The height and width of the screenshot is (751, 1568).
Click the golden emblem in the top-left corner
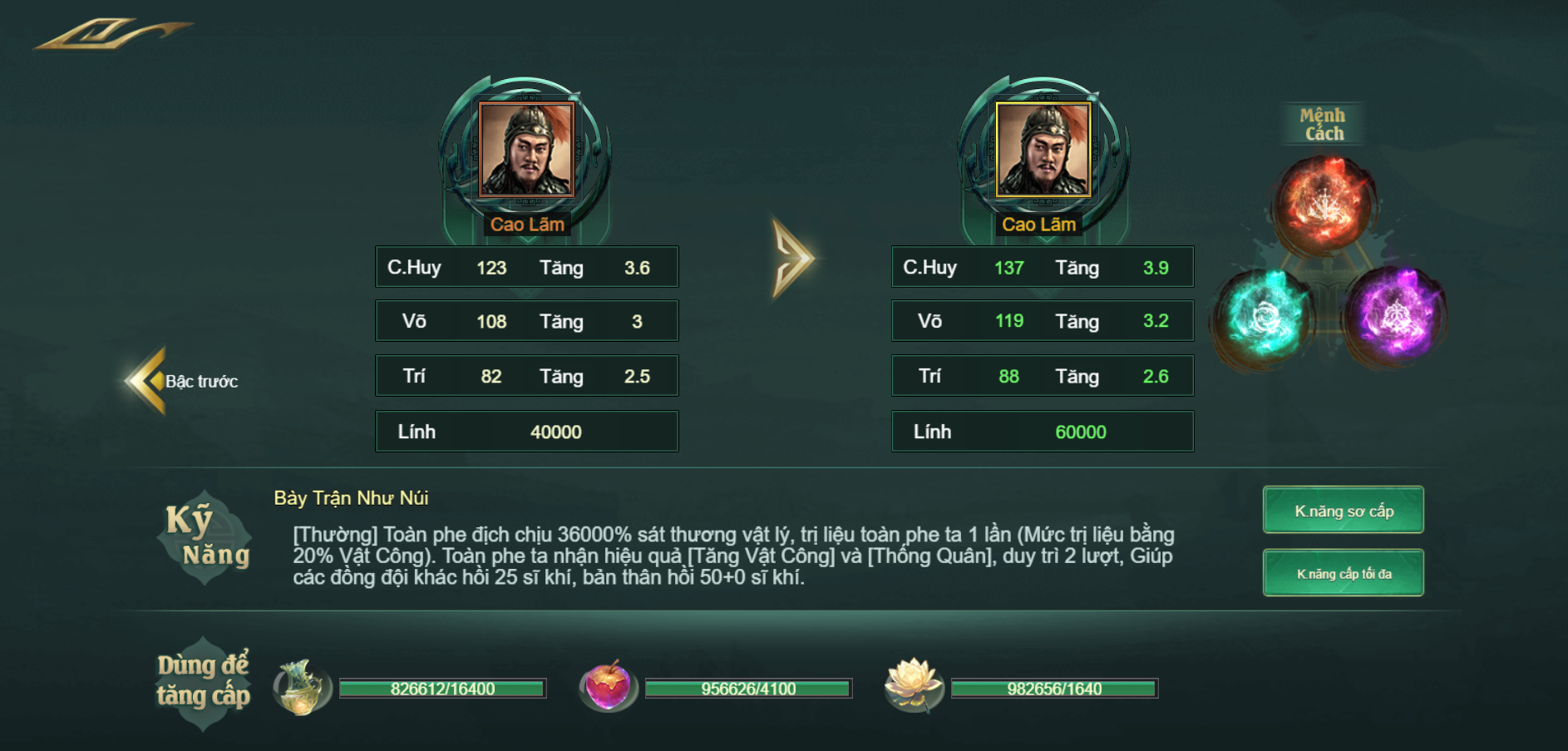[112, 33]
